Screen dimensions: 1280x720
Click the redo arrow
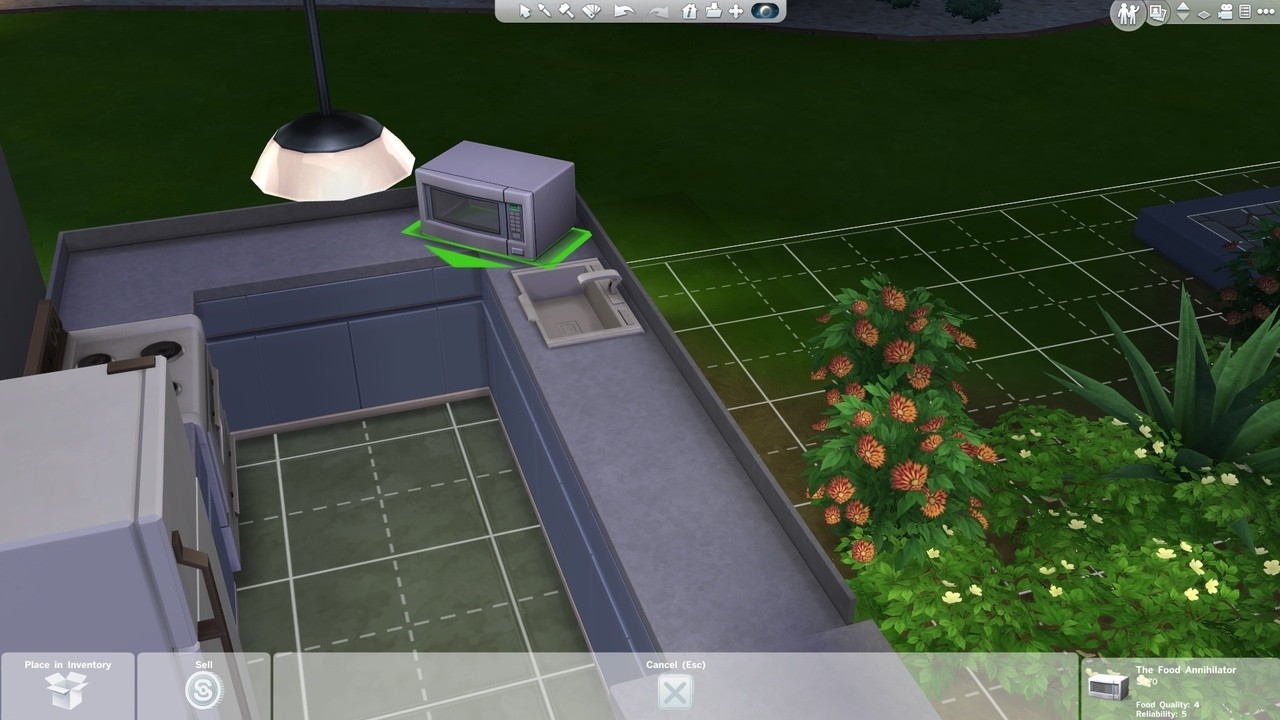coord(657,13)
